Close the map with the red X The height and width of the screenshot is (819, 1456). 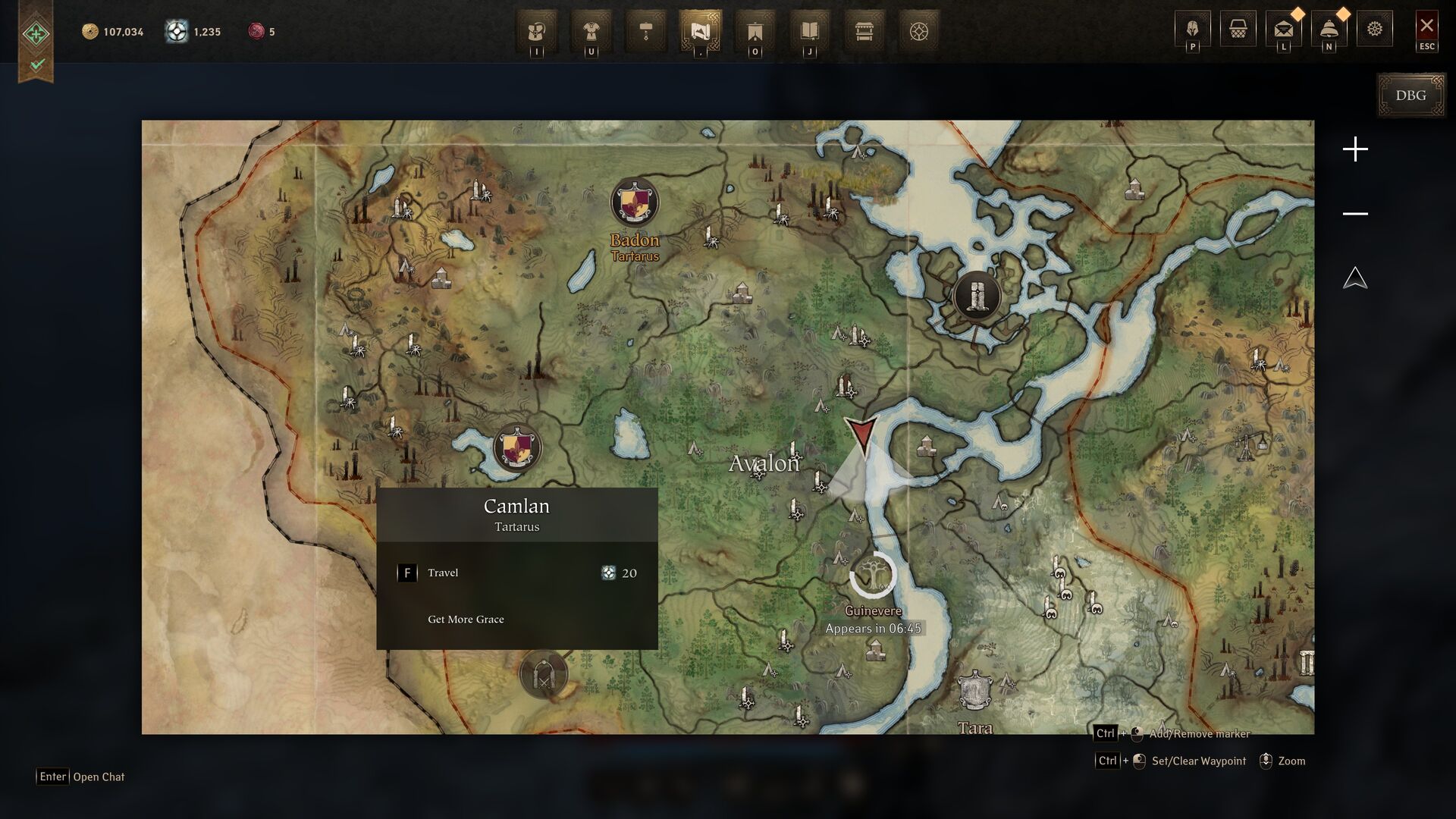point(1426,26)
